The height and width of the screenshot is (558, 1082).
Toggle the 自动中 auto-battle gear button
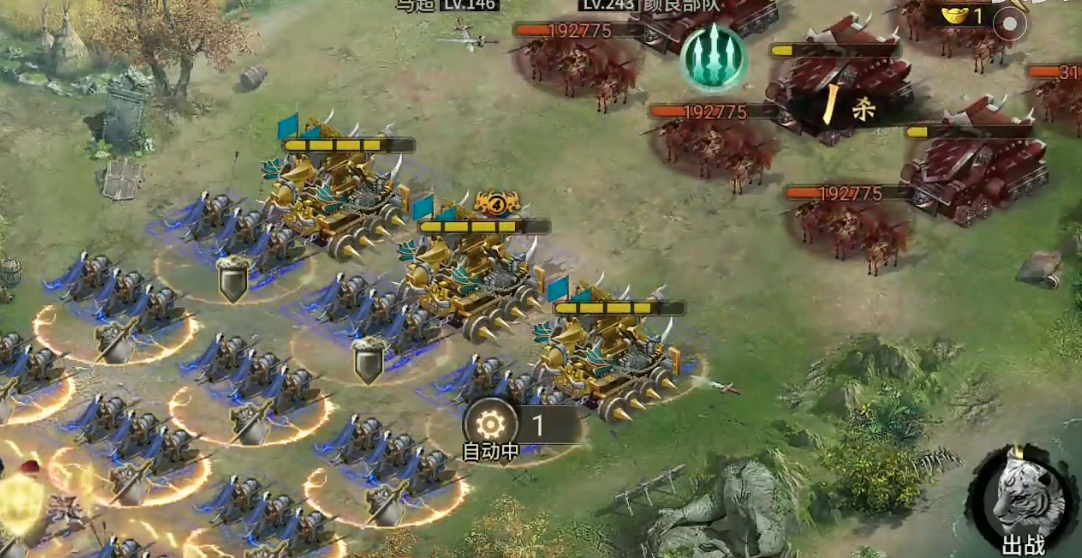click(x=490, y=424)
